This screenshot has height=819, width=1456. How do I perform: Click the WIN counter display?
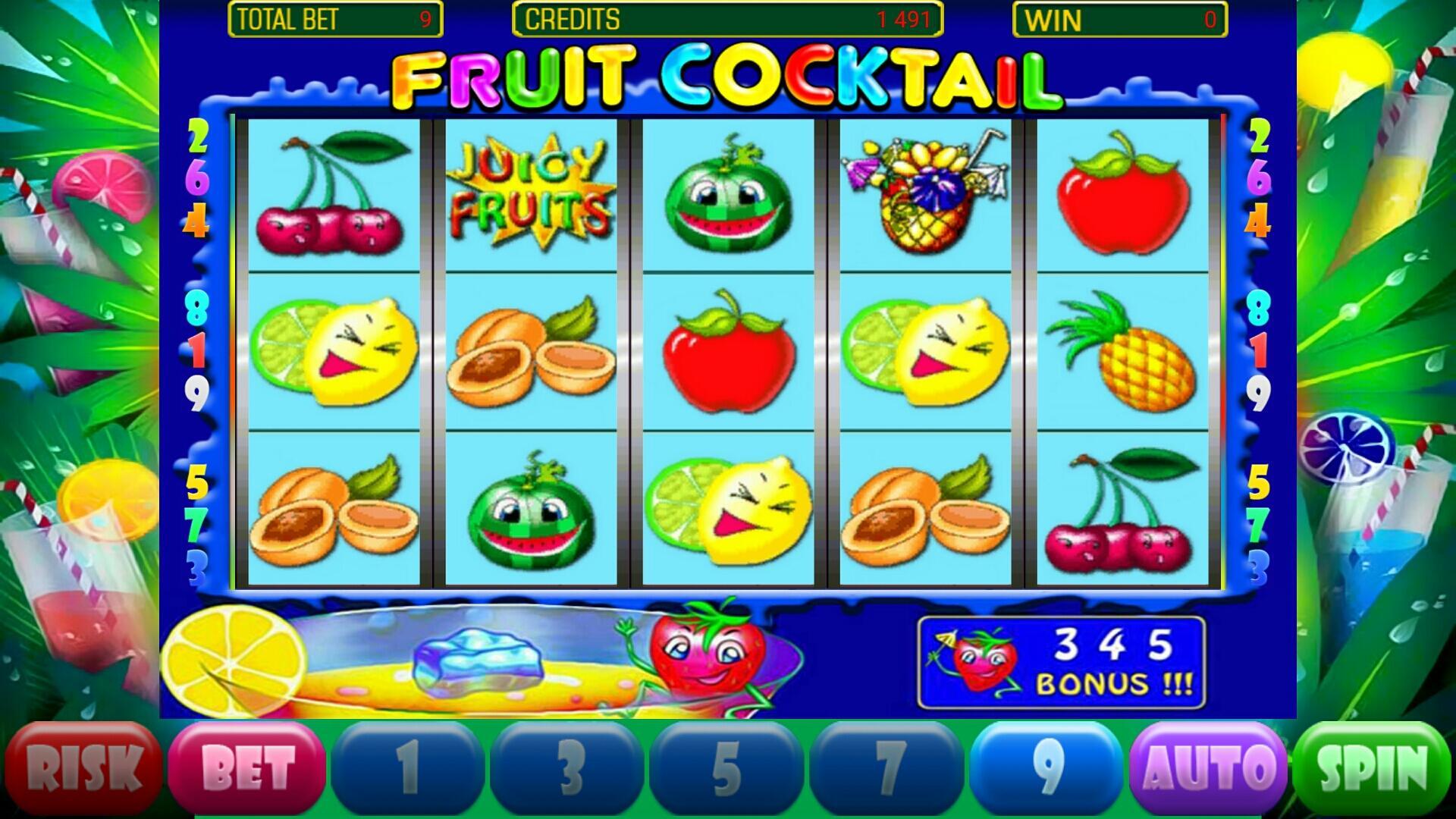[x=1122, y=17]
